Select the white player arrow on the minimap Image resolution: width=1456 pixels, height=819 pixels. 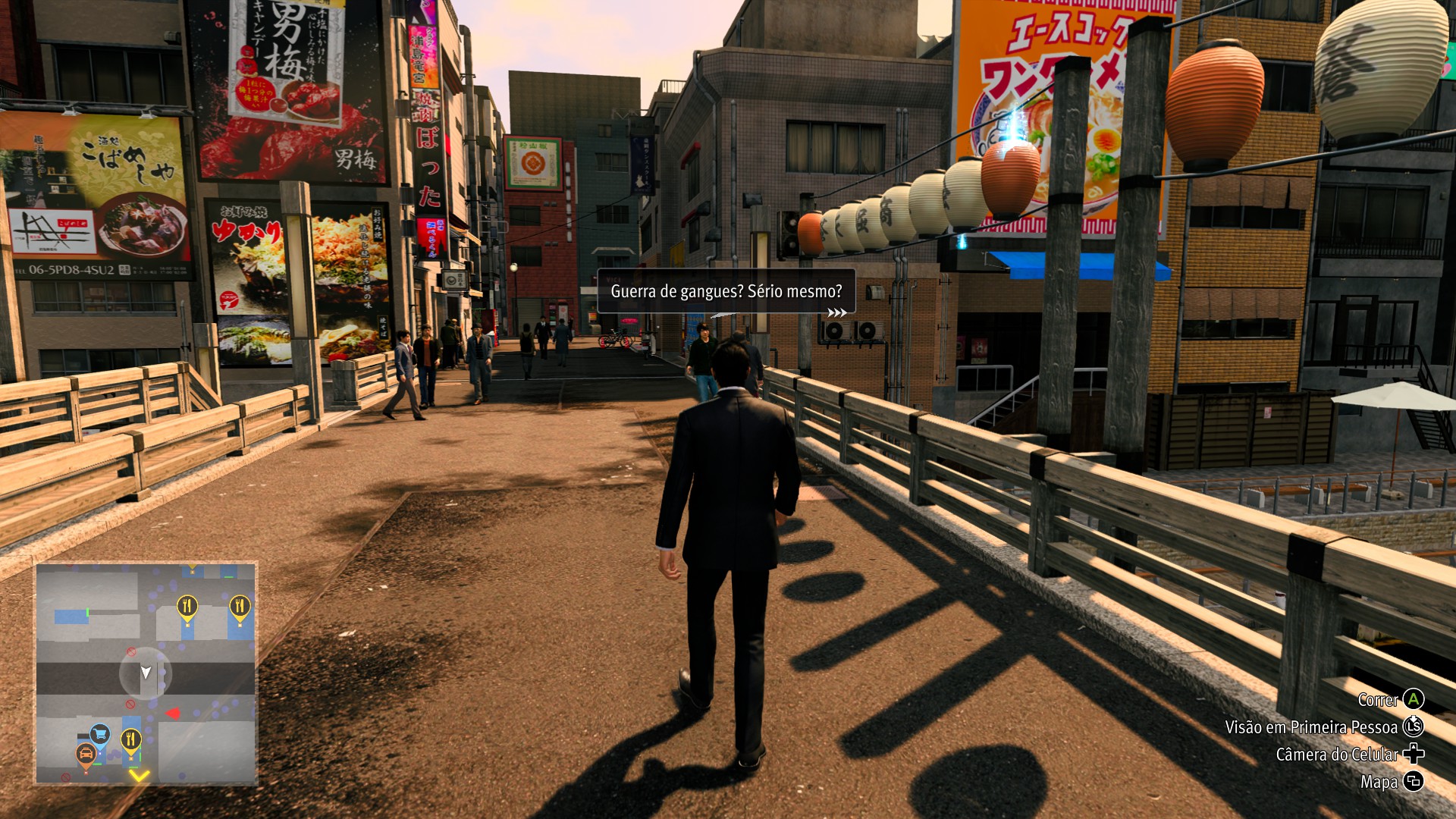coord(146,673)
